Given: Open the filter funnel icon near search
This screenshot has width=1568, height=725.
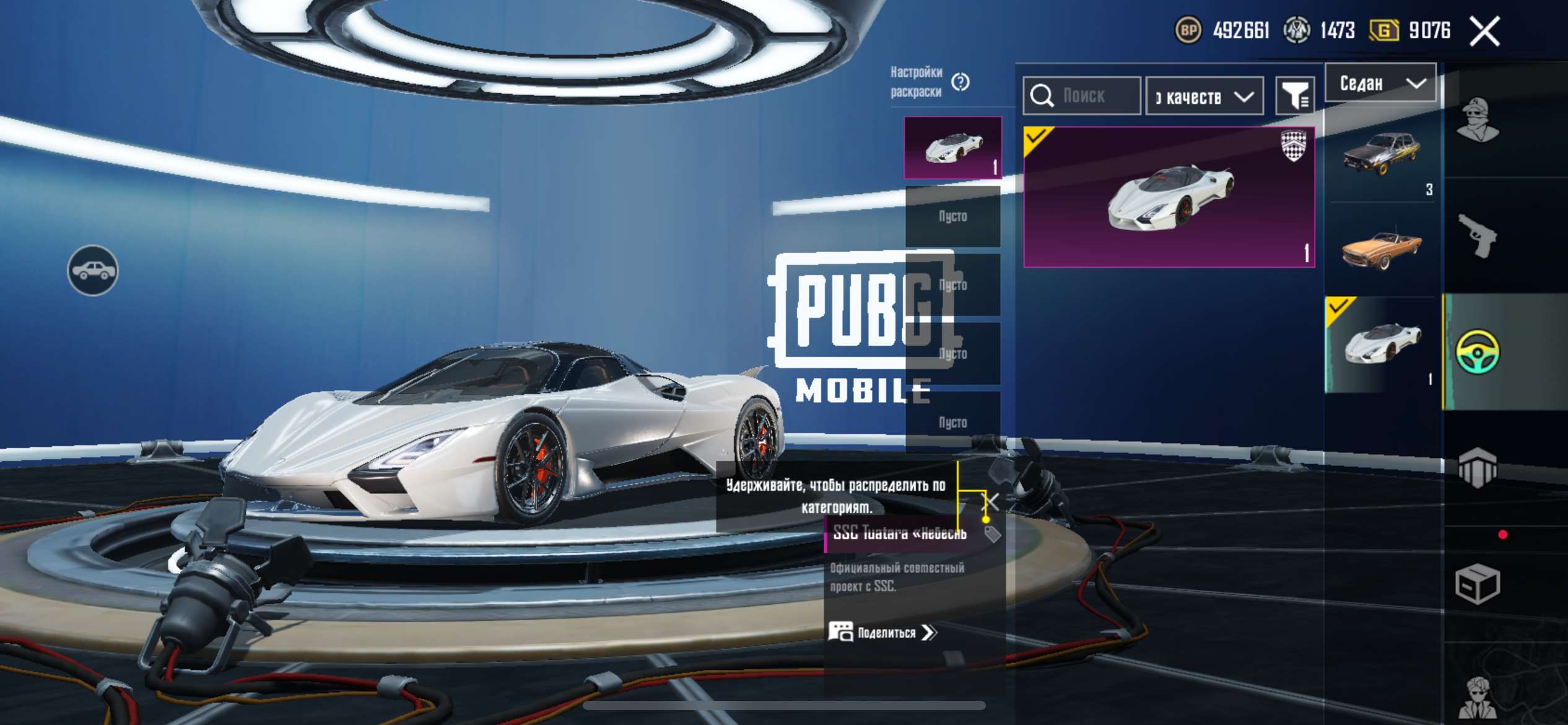Looking at the screenshot, I should 1296,96.
